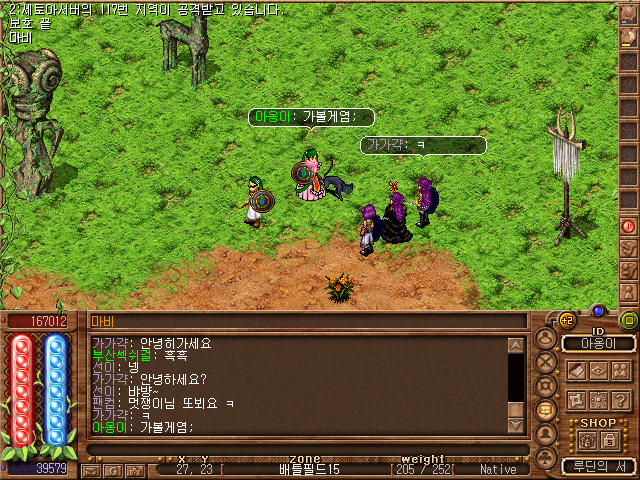Click the chat scrollbar down arrow
The height and width of the screenshot is (480, 640).
tap(516, 425)
